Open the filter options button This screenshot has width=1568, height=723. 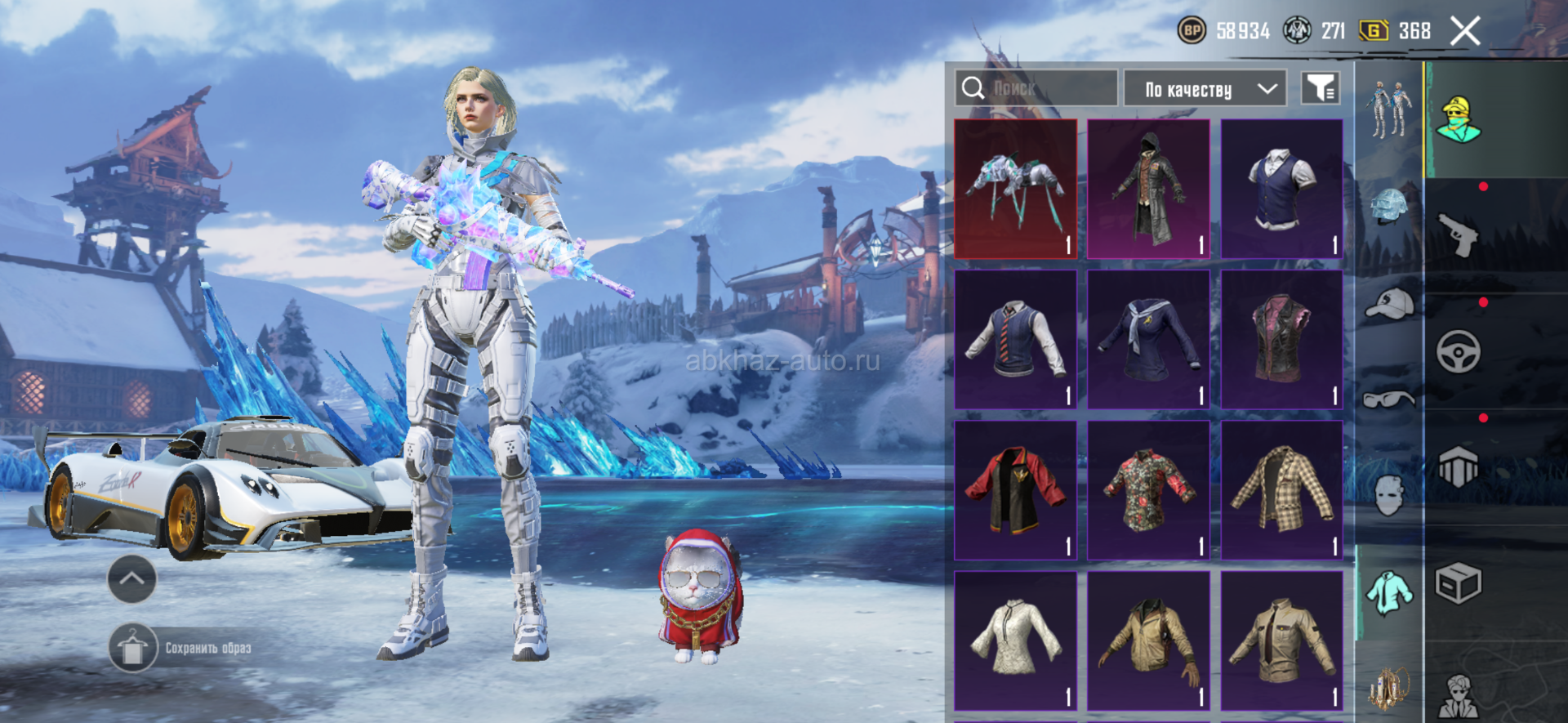pyautogui.click(x=1320, y=88)
